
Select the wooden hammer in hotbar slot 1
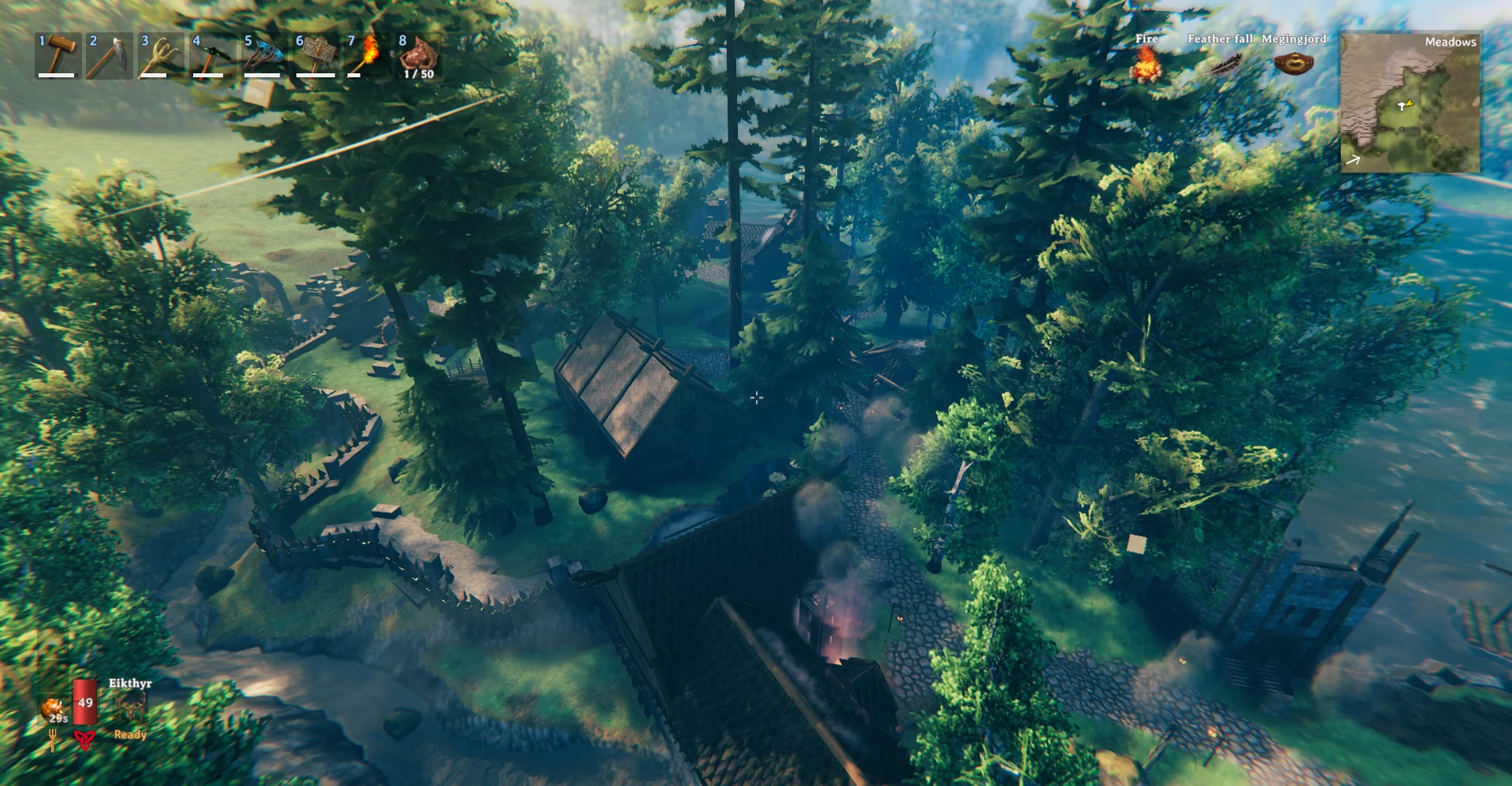coord(58,55)
